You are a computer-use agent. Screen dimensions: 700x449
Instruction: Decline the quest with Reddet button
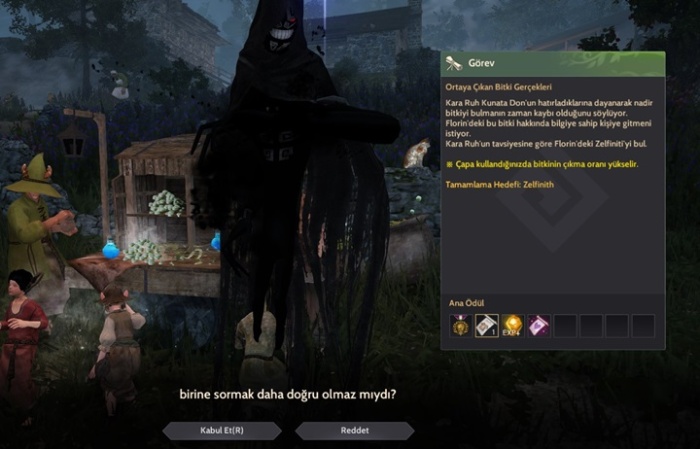point(354,430)
